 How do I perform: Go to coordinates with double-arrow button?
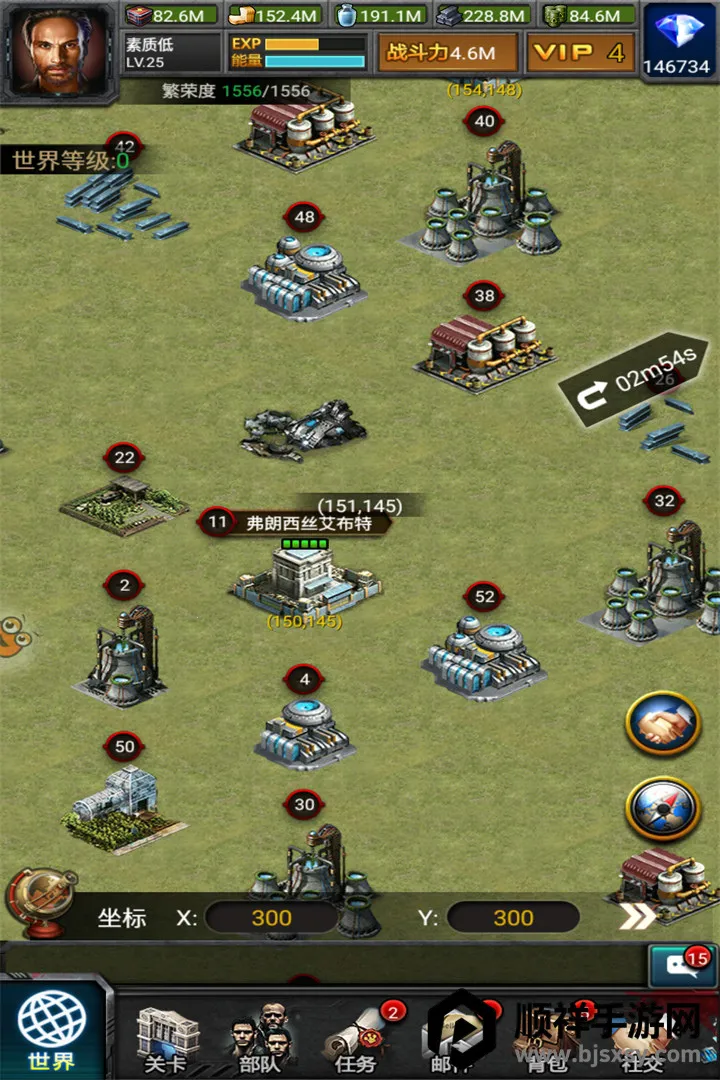(637, 917)
